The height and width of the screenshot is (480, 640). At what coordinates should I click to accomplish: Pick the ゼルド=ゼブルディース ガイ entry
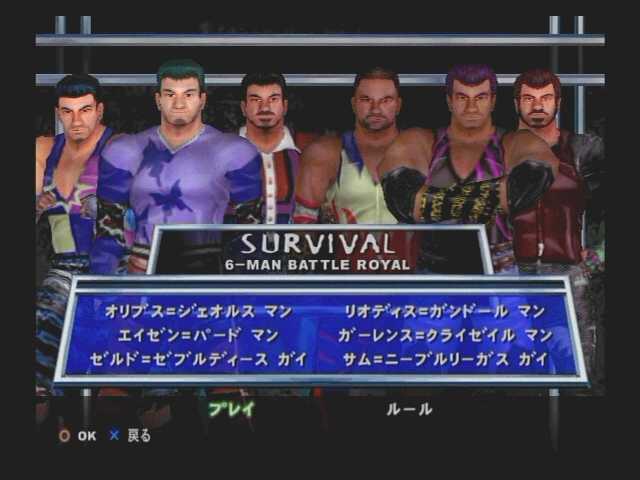[199, 357]
